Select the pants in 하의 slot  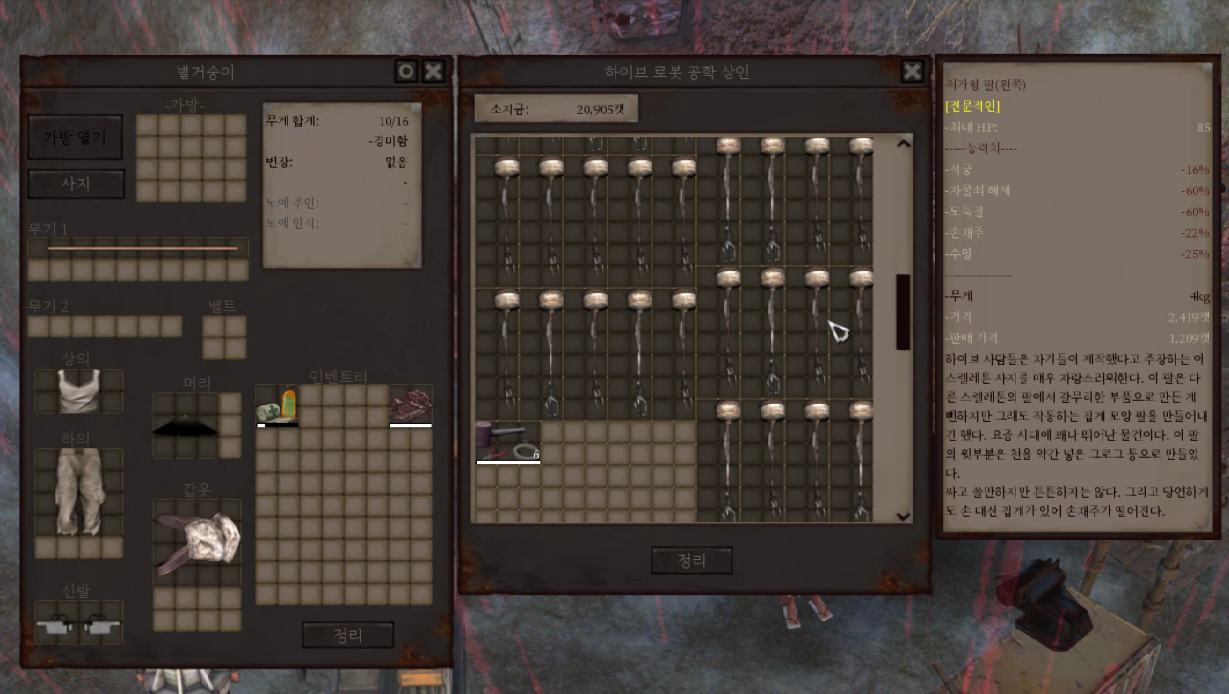pyautogui.click(x=78, y=491)
